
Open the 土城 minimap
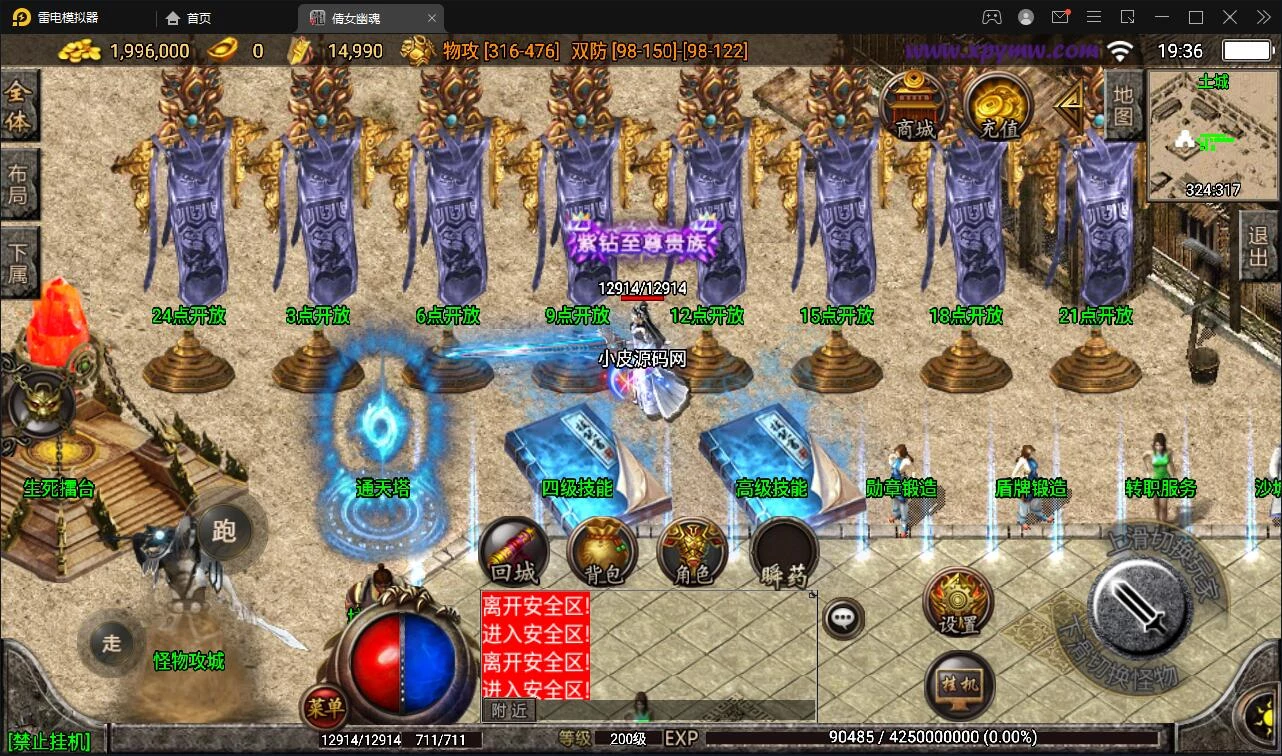[1212, 136]
